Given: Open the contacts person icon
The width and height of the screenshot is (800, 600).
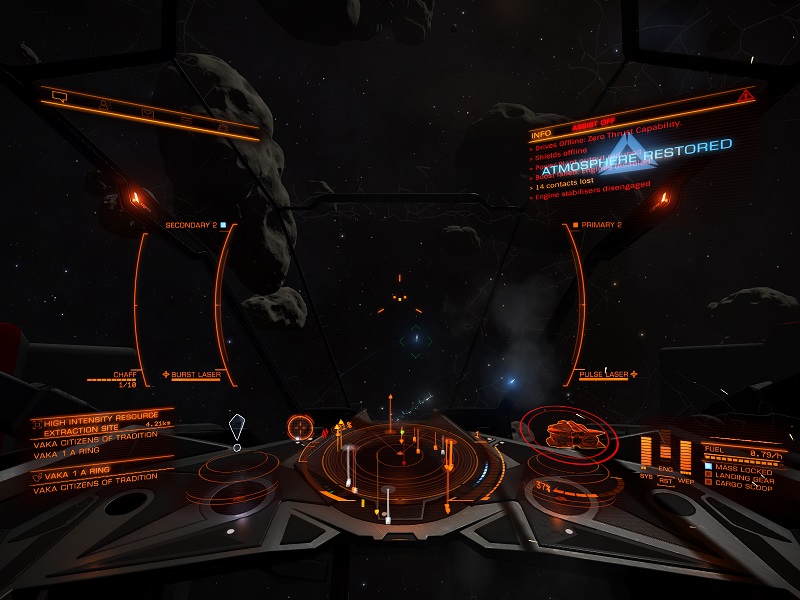Looking at the screenshot, I should 103,104.
